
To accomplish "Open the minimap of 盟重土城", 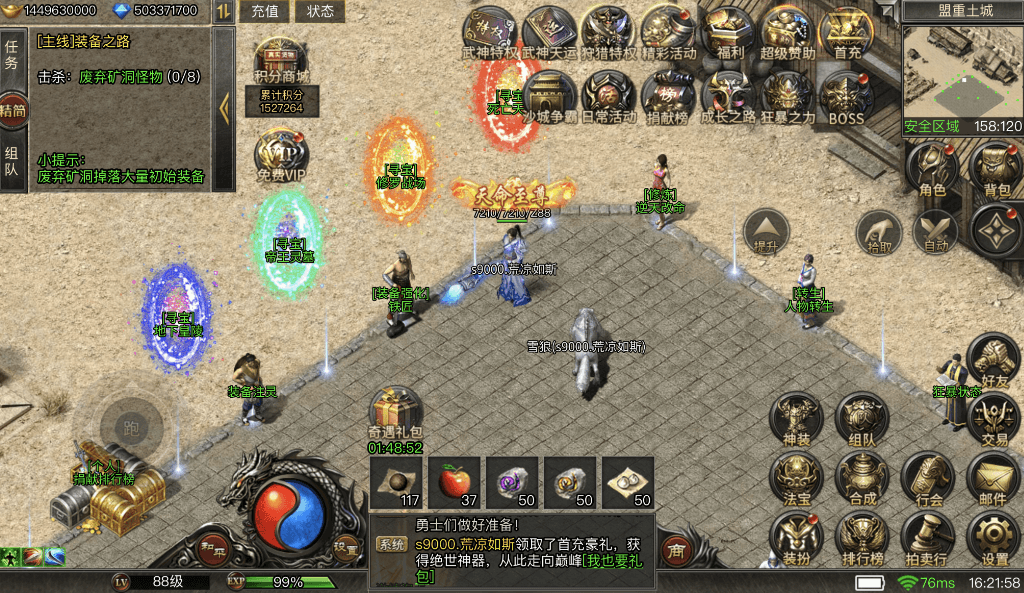I will point(962,70).
